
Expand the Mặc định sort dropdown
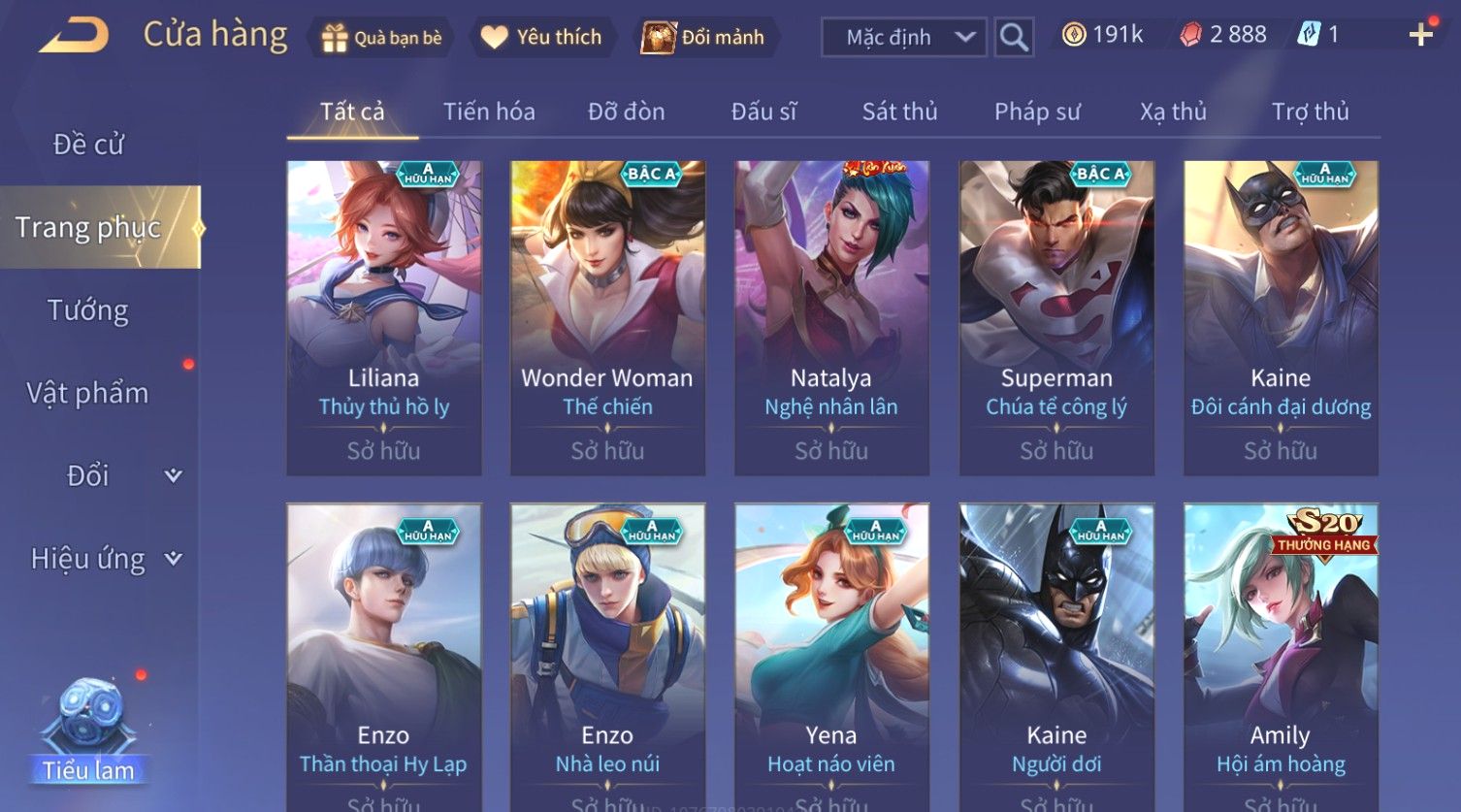pyautogui.click(x=904, y=38)
